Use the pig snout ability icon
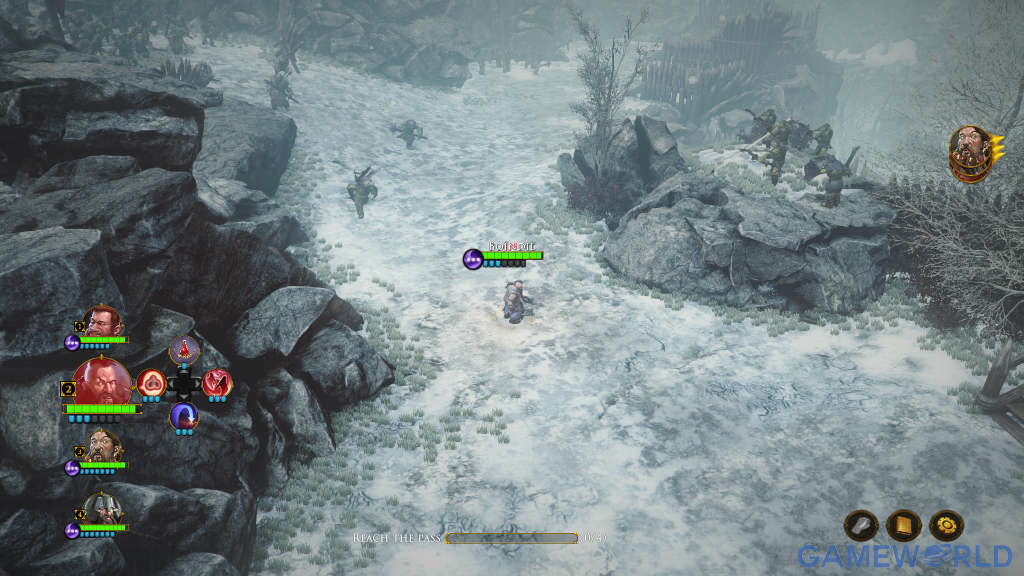The image size is (1024, 576). point(151,382)
